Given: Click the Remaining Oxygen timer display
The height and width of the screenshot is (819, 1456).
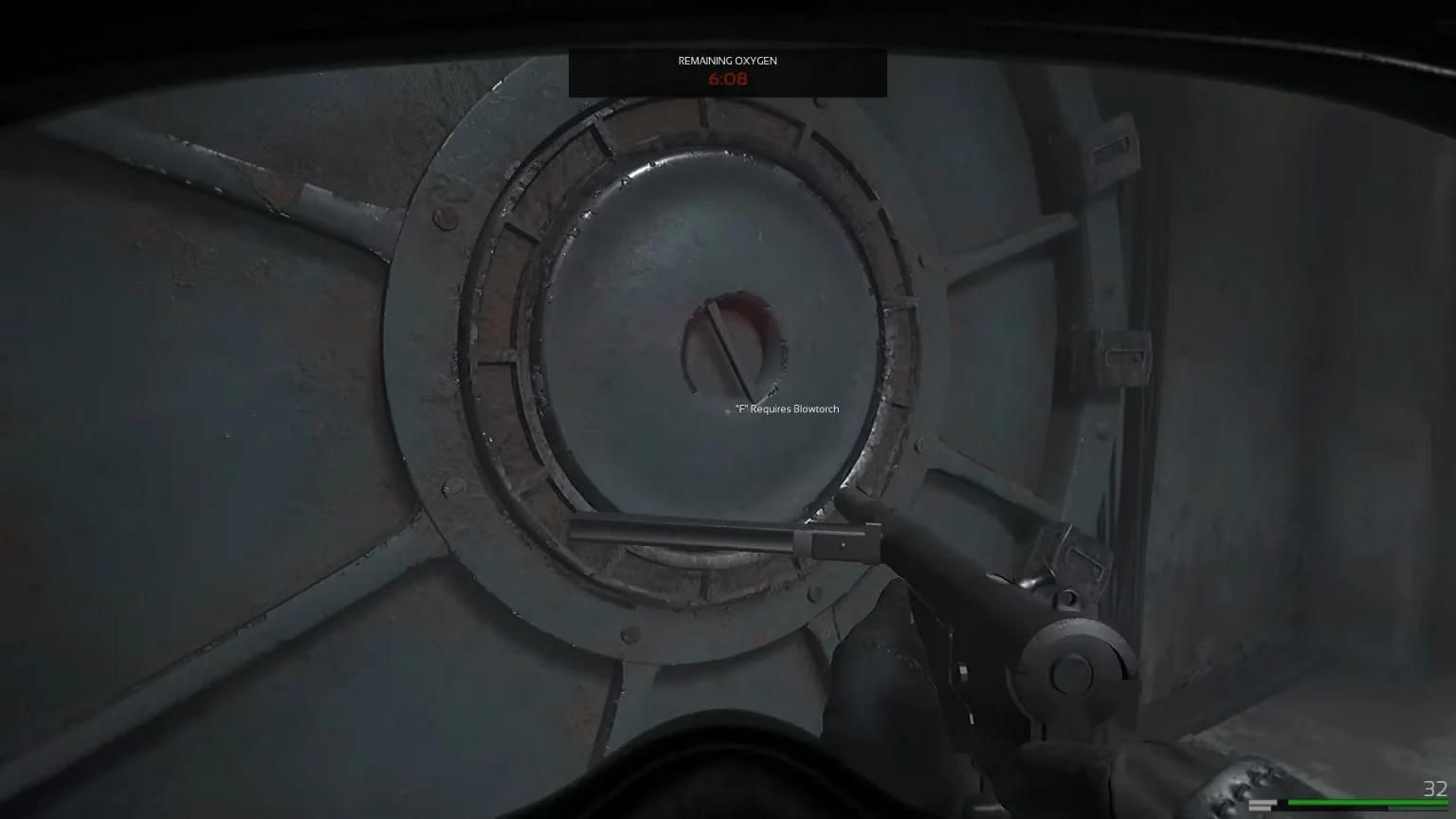Looking at the screenshot, I should pyautogui.click(x=726, y=72).
